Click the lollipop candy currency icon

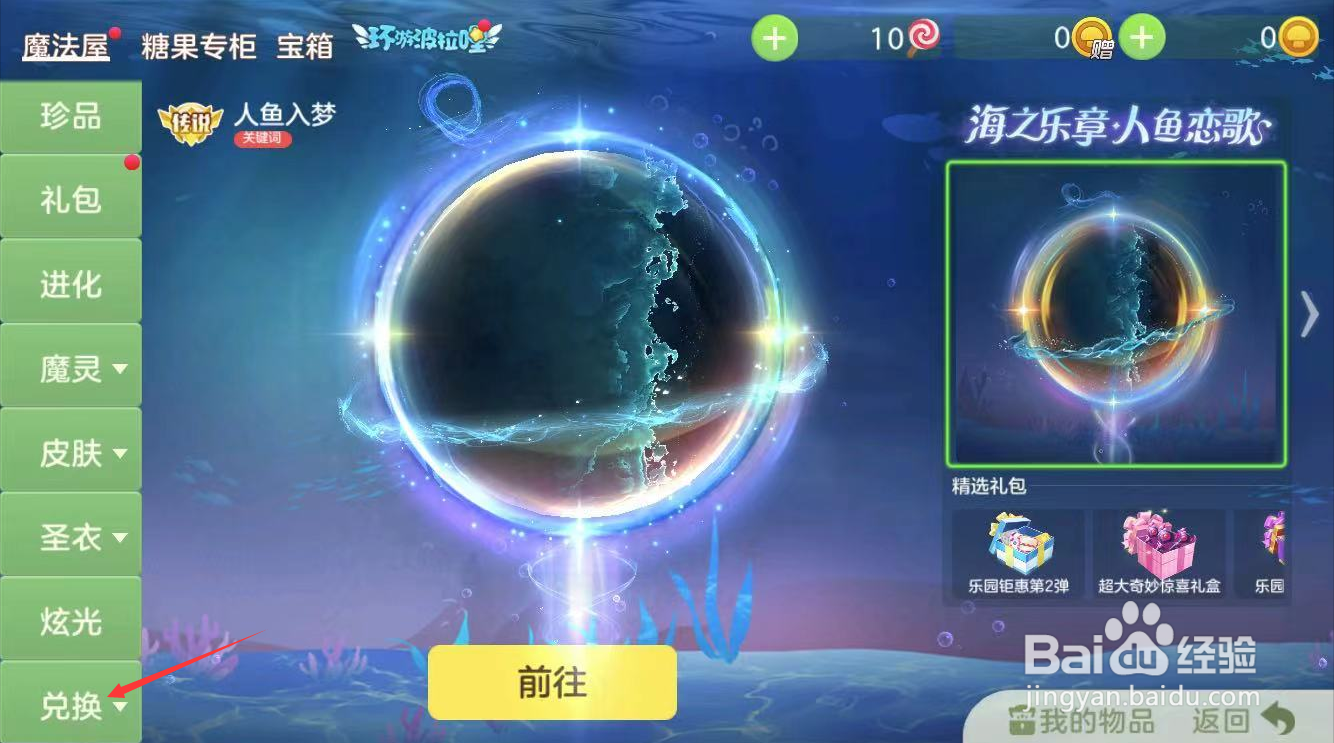(925, 33)
